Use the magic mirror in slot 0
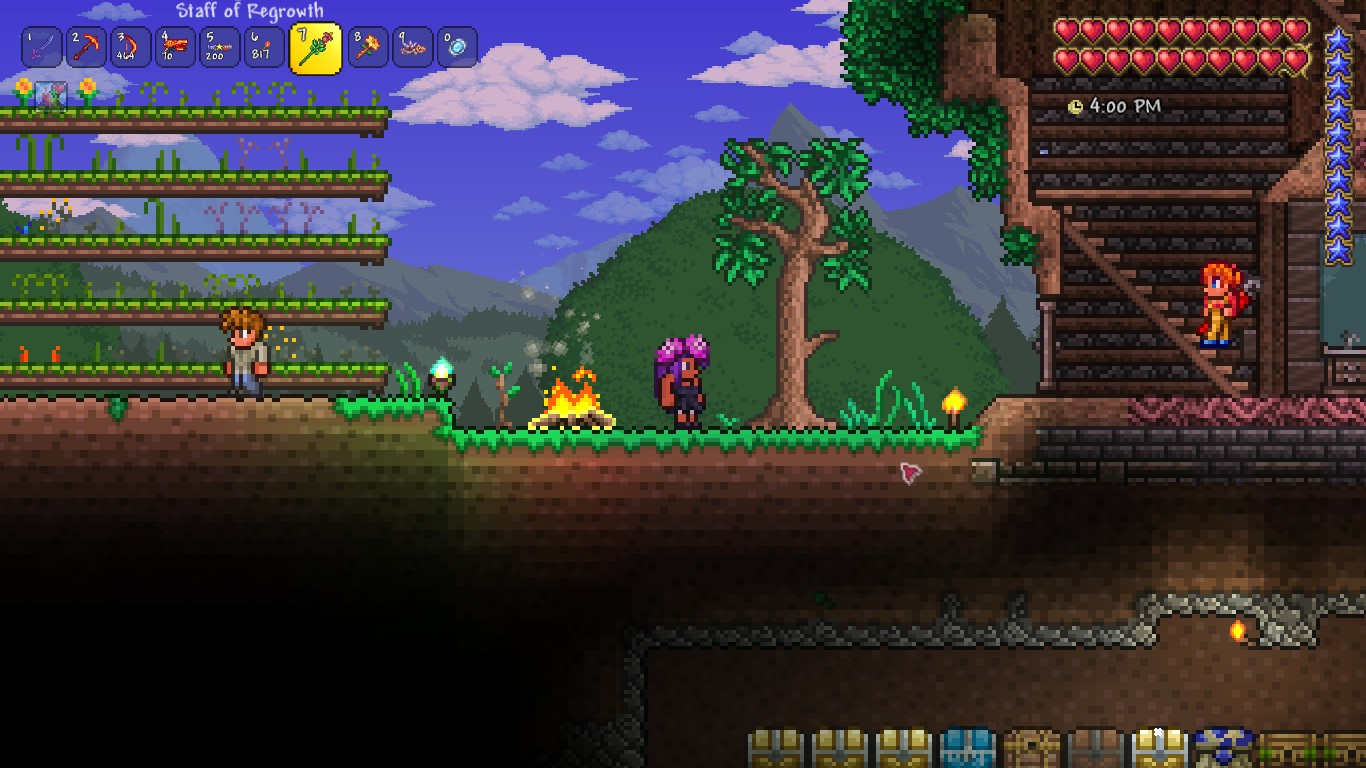This screenshot has width=1366, height=768. [x=456, y=47]
